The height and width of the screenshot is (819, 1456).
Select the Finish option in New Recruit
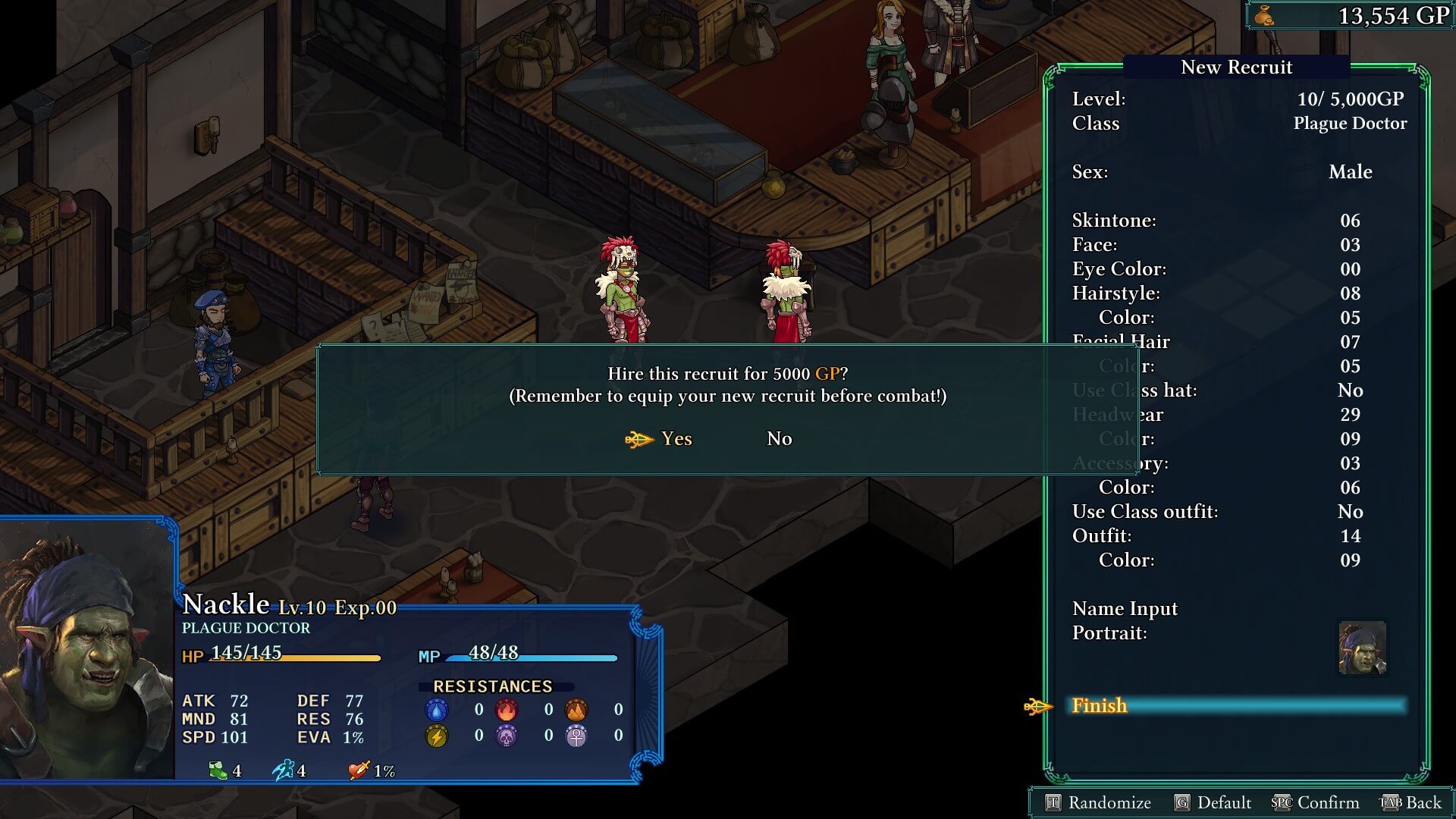coord(1099,706)
